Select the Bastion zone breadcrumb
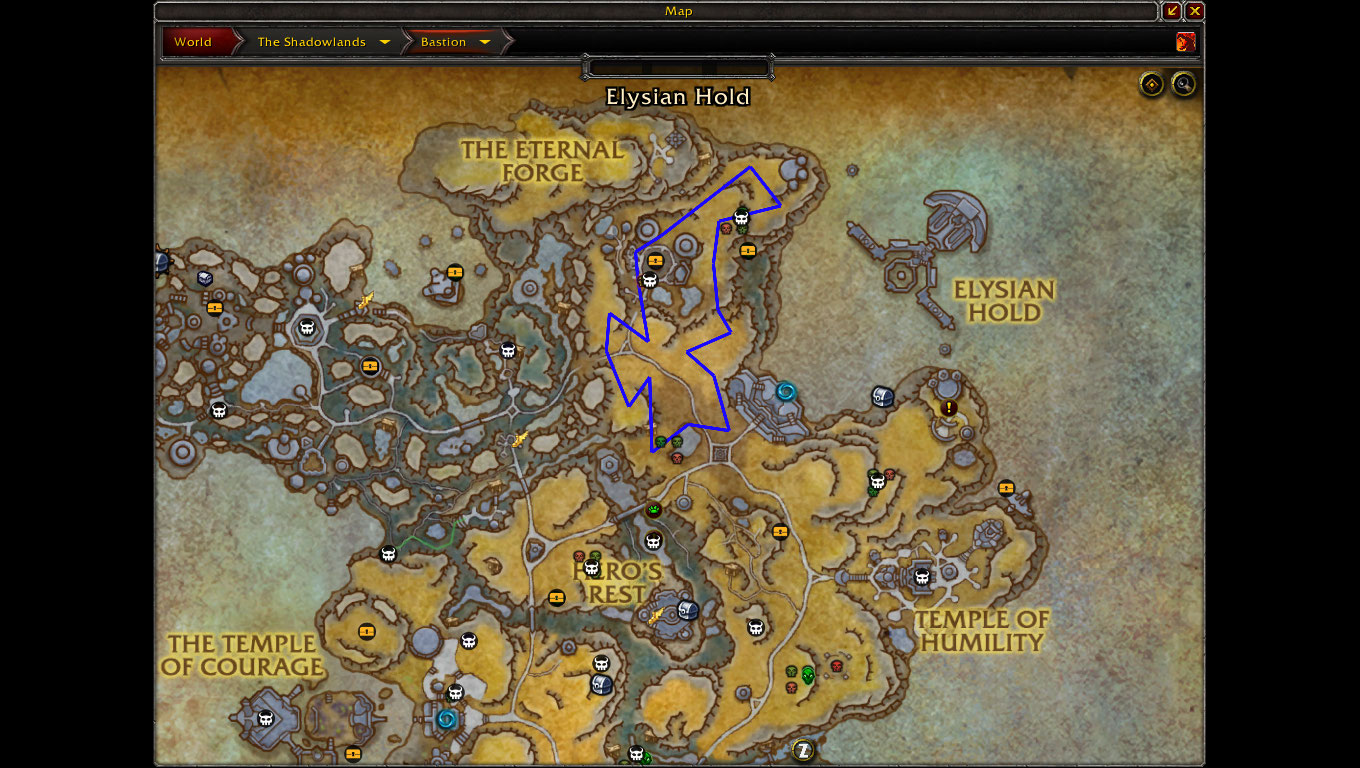The height and width of the screenshot is (768, 1360). pyautogui.click(x=443, y=42)
